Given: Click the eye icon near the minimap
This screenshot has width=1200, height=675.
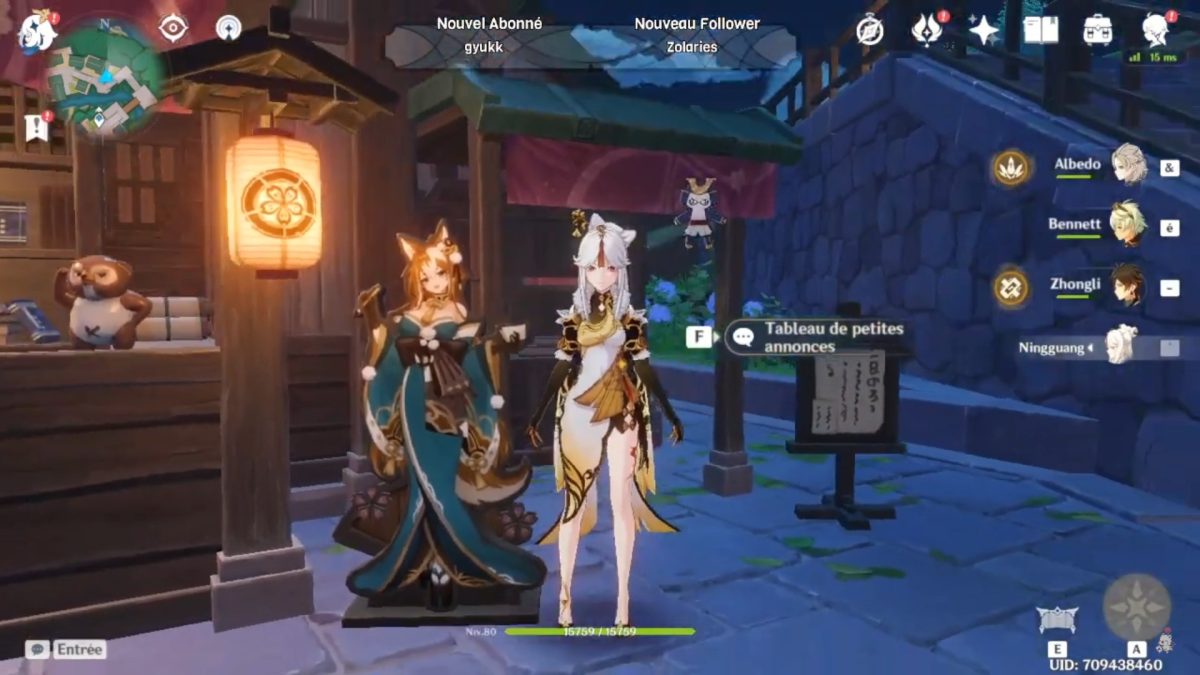Looking at the screenshot, I should pos(173,28).
